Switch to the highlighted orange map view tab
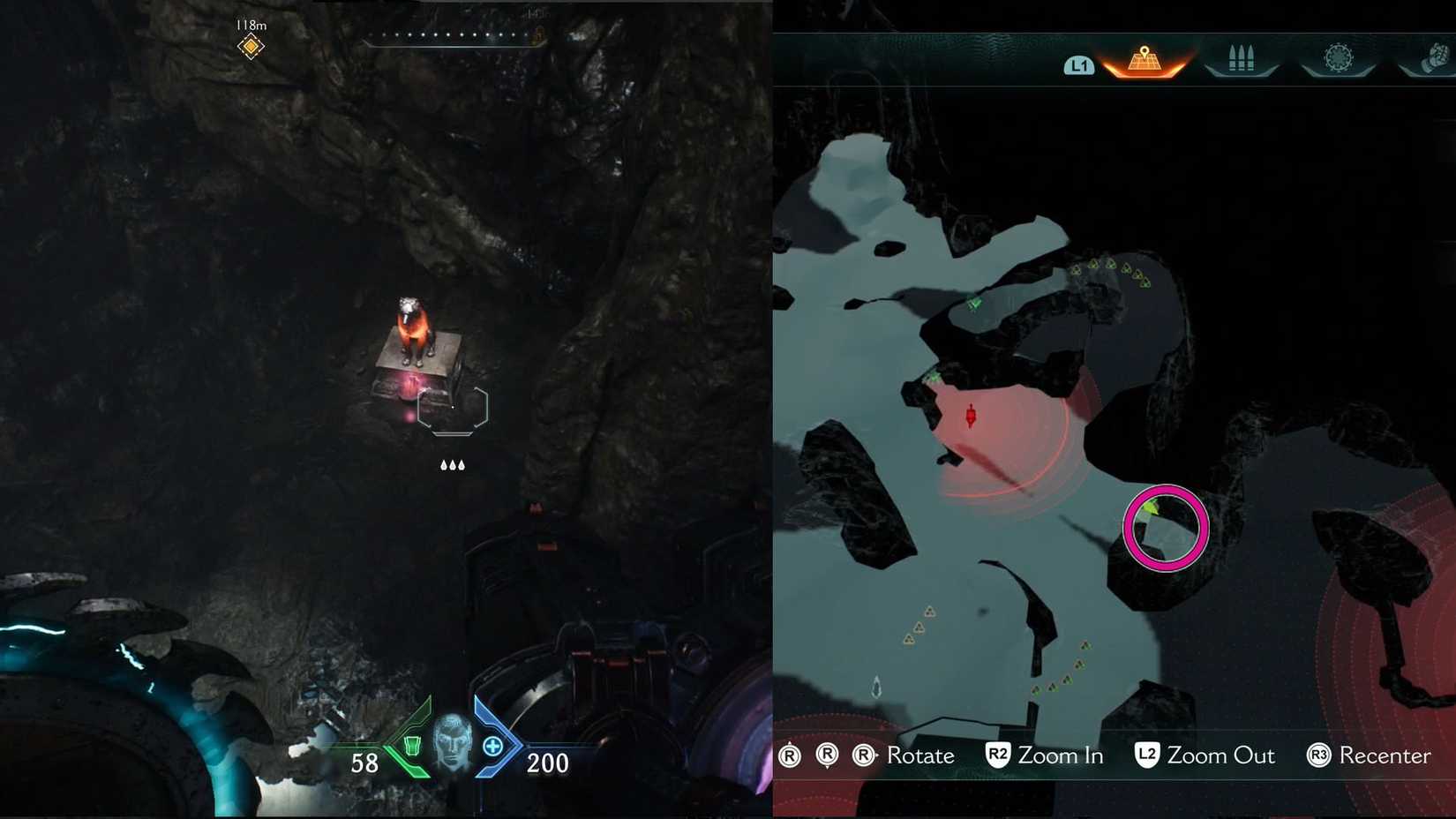Image resolution: width=1456 pixels, height=819 pixels. 1145,57
